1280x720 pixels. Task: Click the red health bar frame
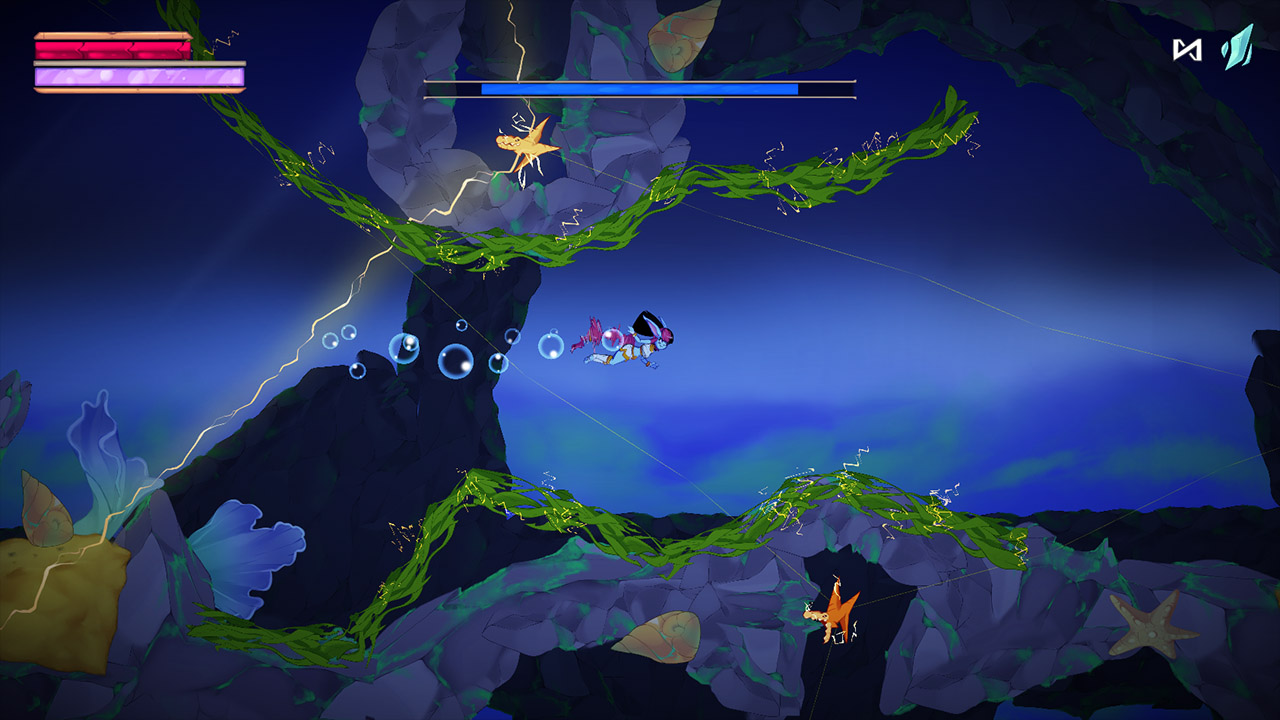pos(110,48)
